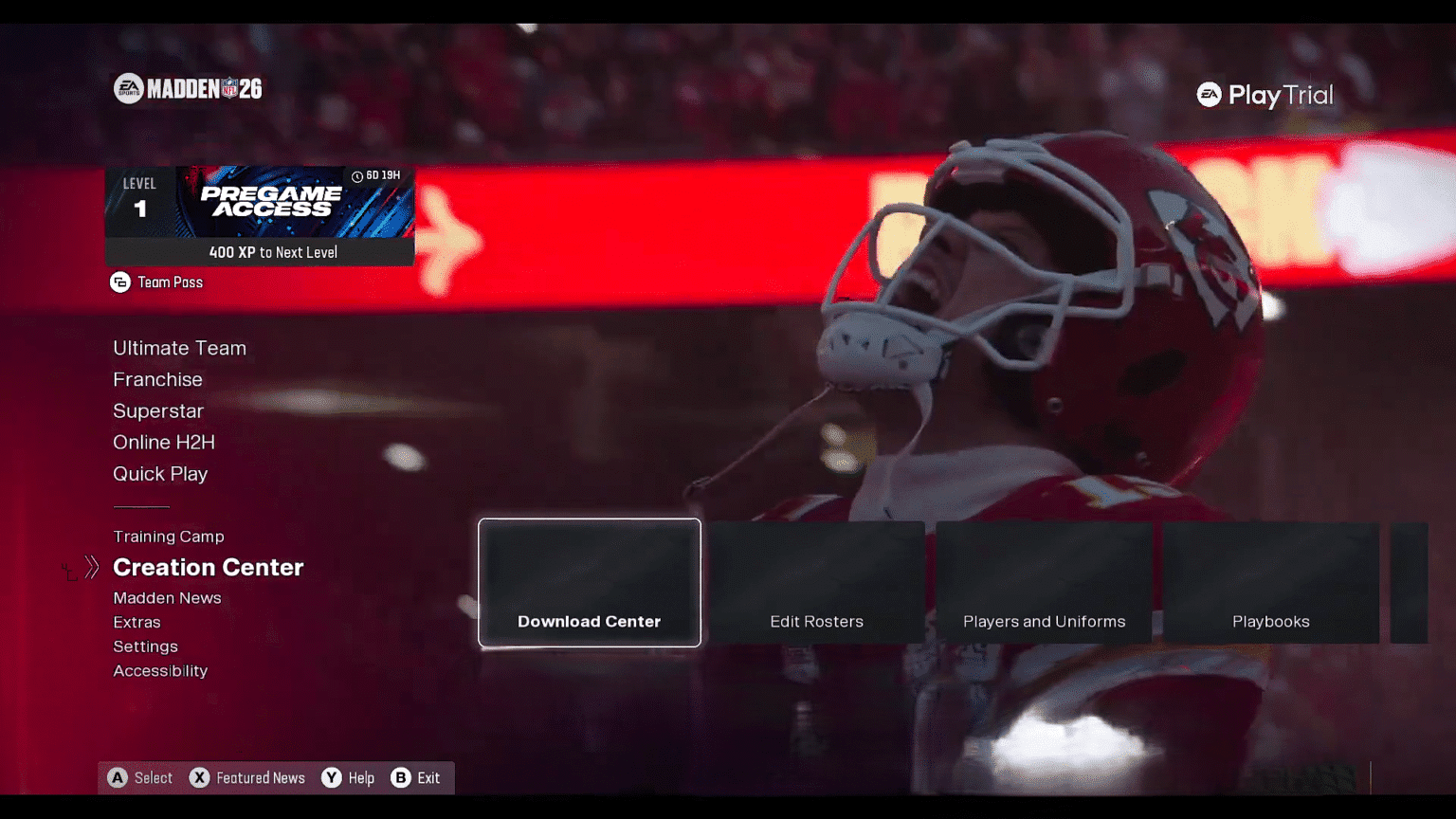The height and width of the screenshot is (819, 1456).
Task: Open Ultimate Team mode
Action: [x=179, y=348]
